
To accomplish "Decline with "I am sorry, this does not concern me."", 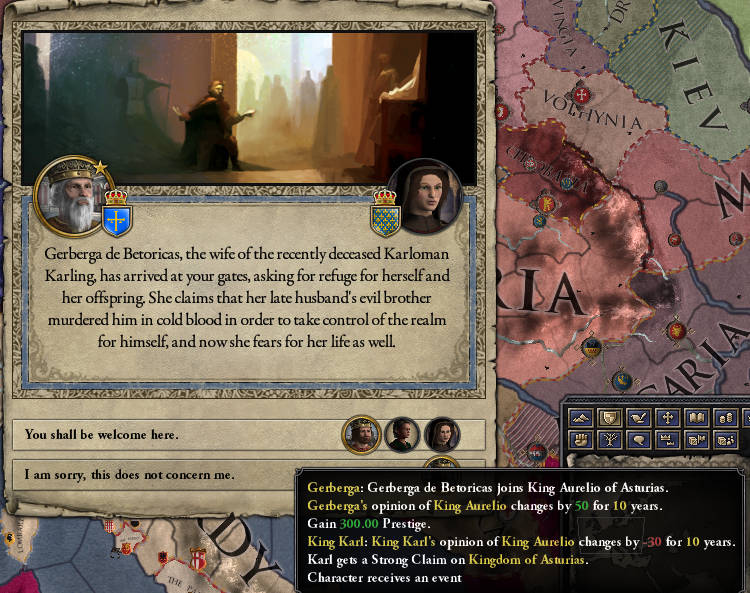I will (180, 475).
